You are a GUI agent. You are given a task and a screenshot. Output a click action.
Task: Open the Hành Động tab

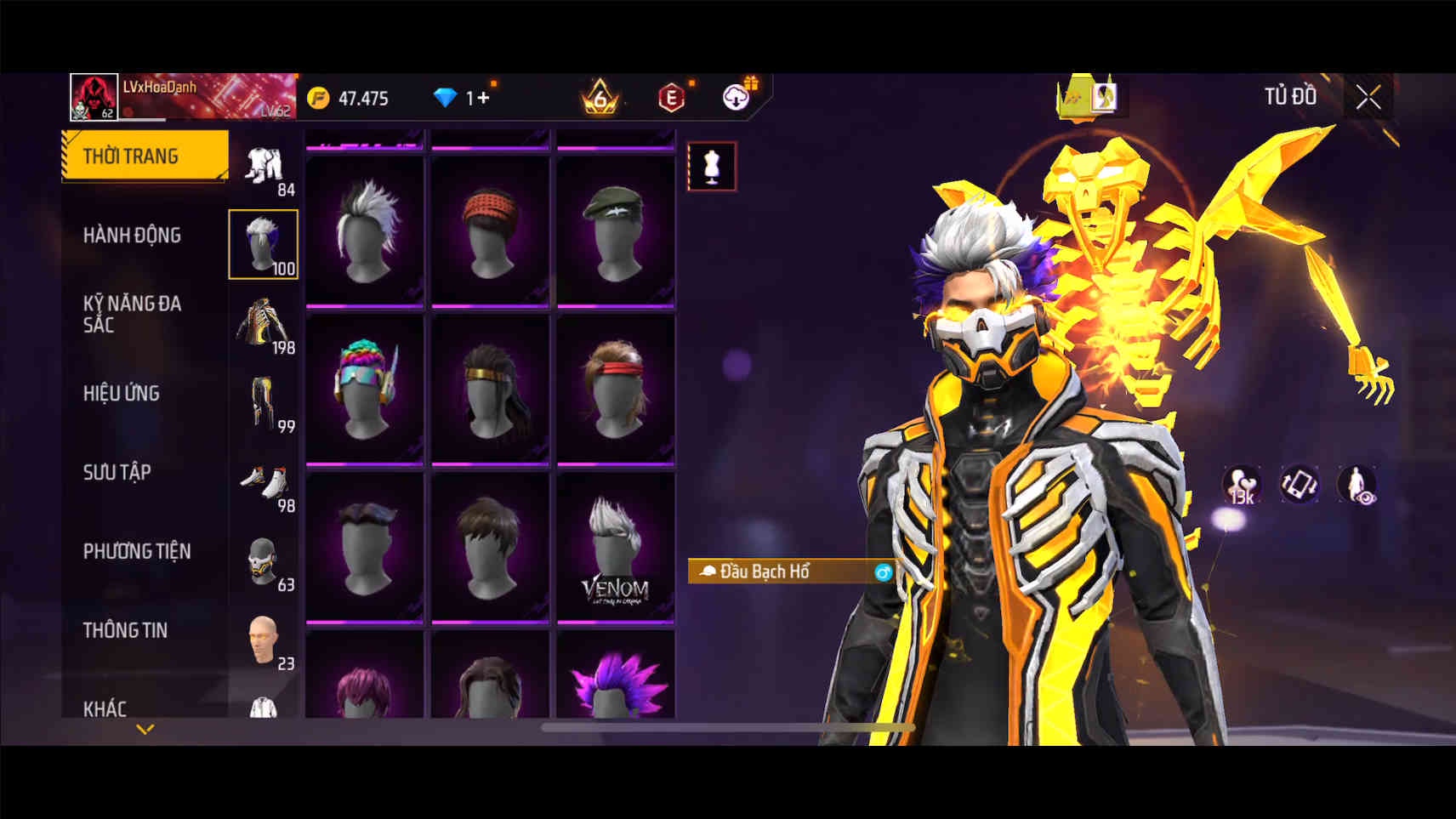point(132,235)
